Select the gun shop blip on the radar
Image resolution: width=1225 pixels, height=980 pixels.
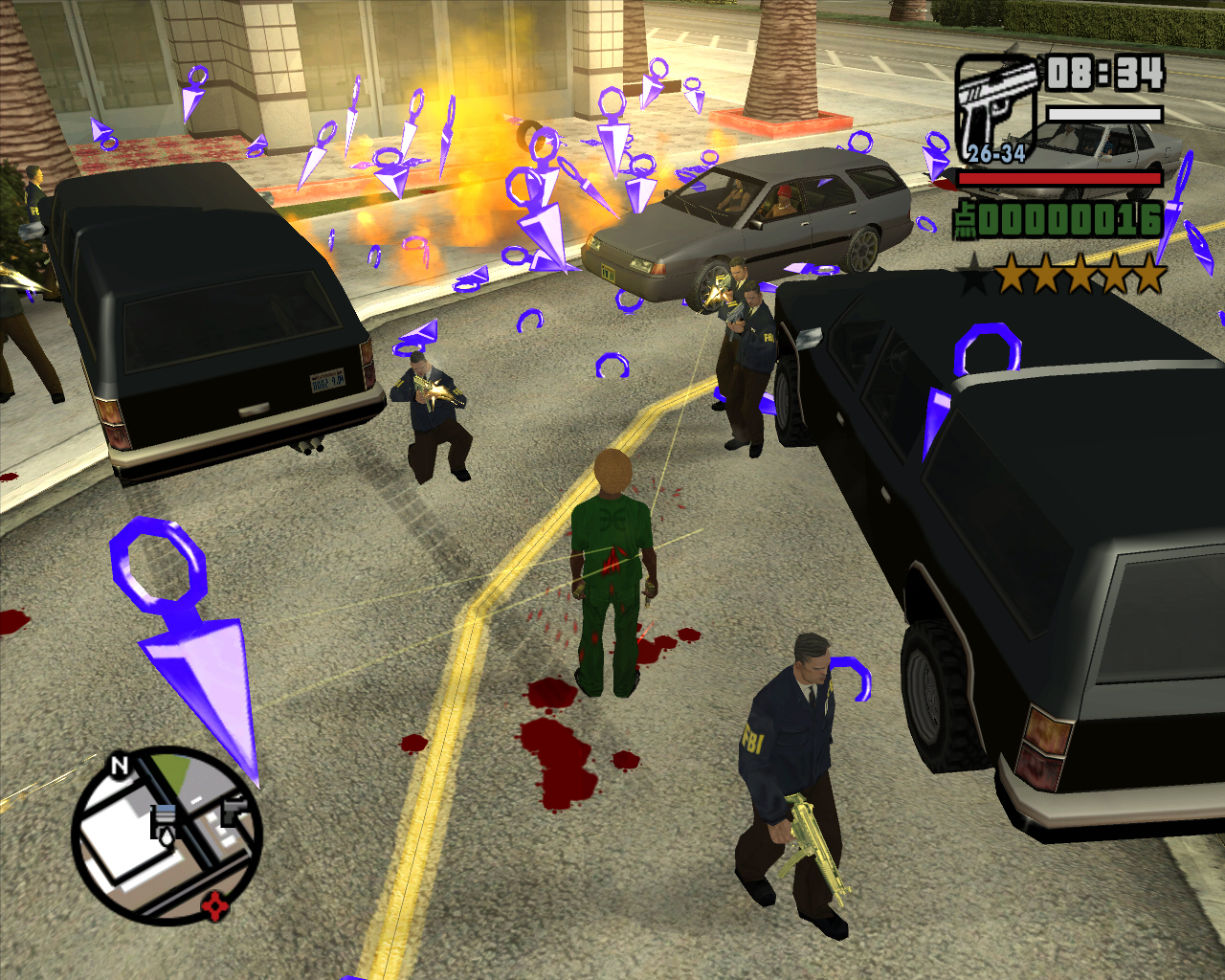[234, 813]
